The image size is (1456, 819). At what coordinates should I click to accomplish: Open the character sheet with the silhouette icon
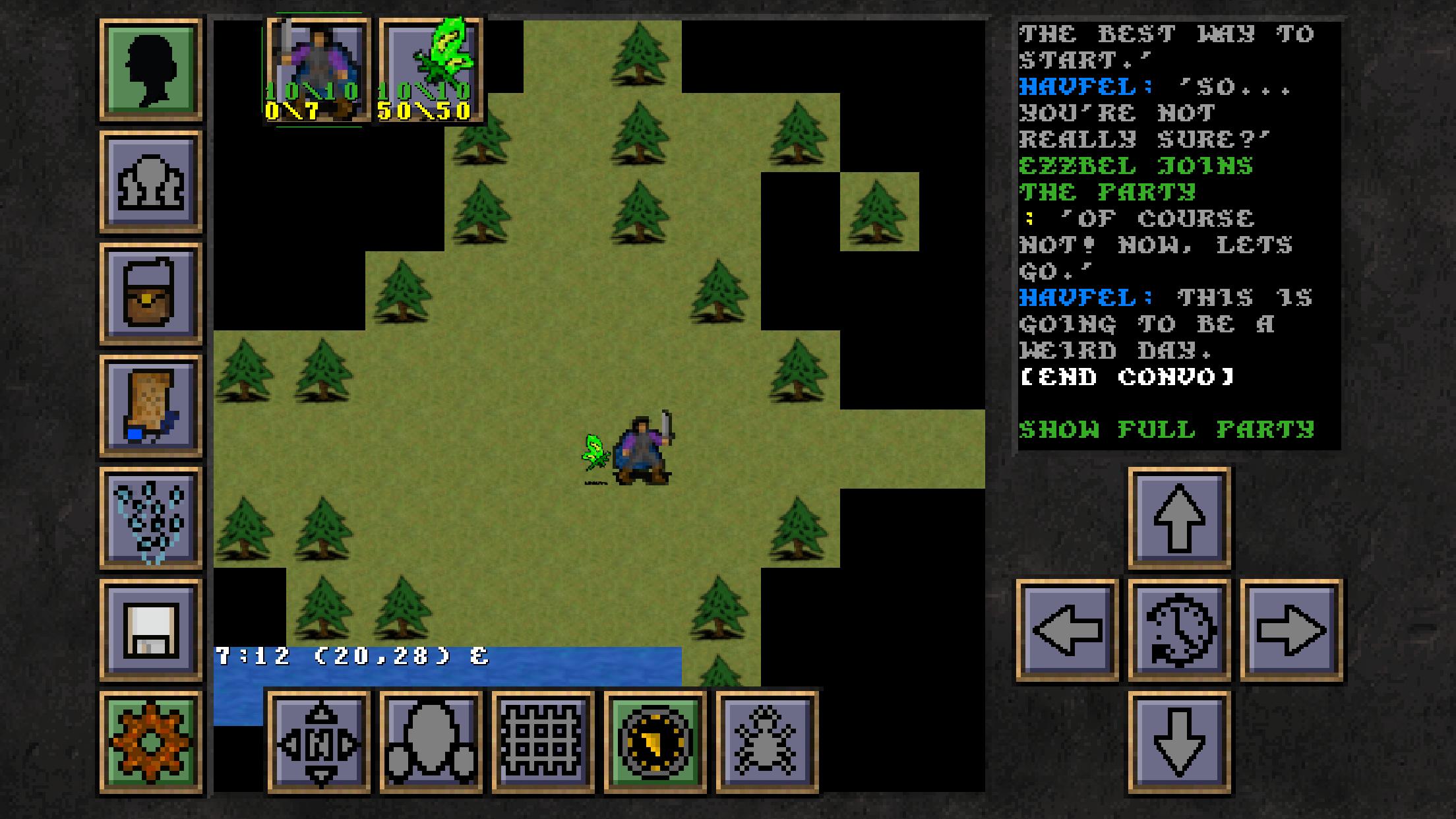pos(150,69)
